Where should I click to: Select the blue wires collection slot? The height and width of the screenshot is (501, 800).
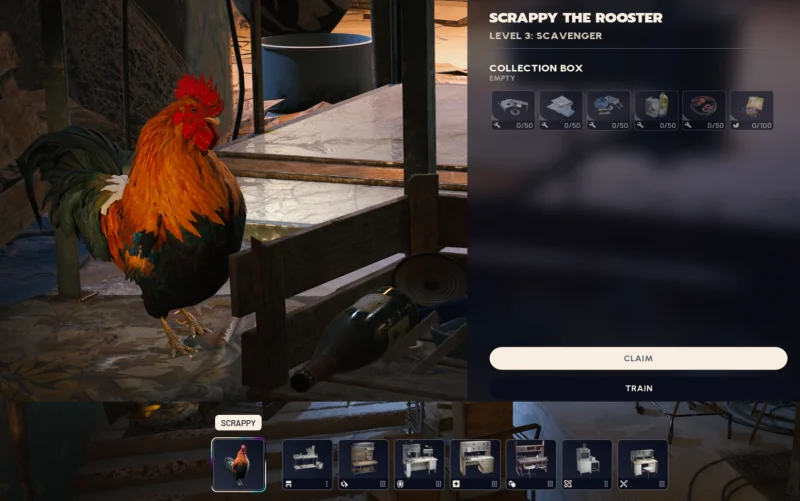tap(608, 111)
